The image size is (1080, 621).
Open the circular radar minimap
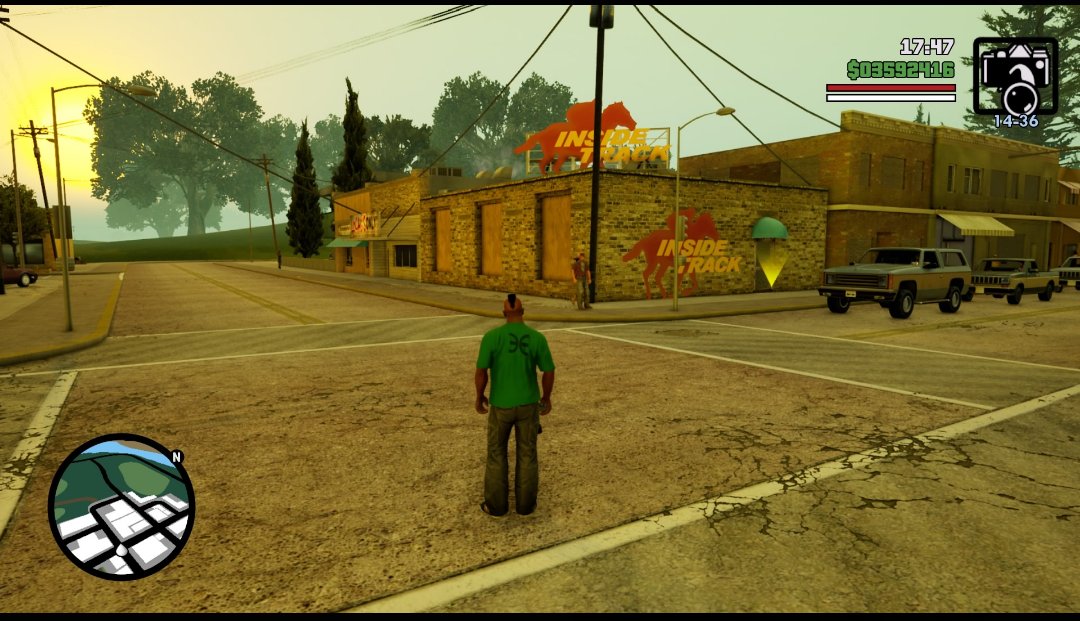click(x=121, y=507)
